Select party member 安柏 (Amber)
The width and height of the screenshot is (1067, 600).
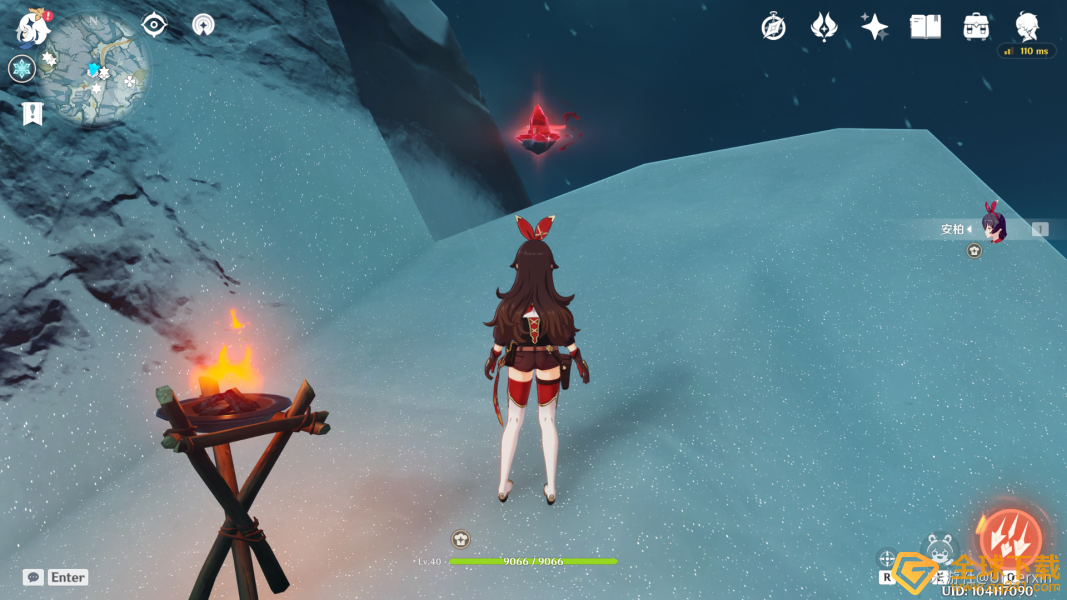(990, 229)
